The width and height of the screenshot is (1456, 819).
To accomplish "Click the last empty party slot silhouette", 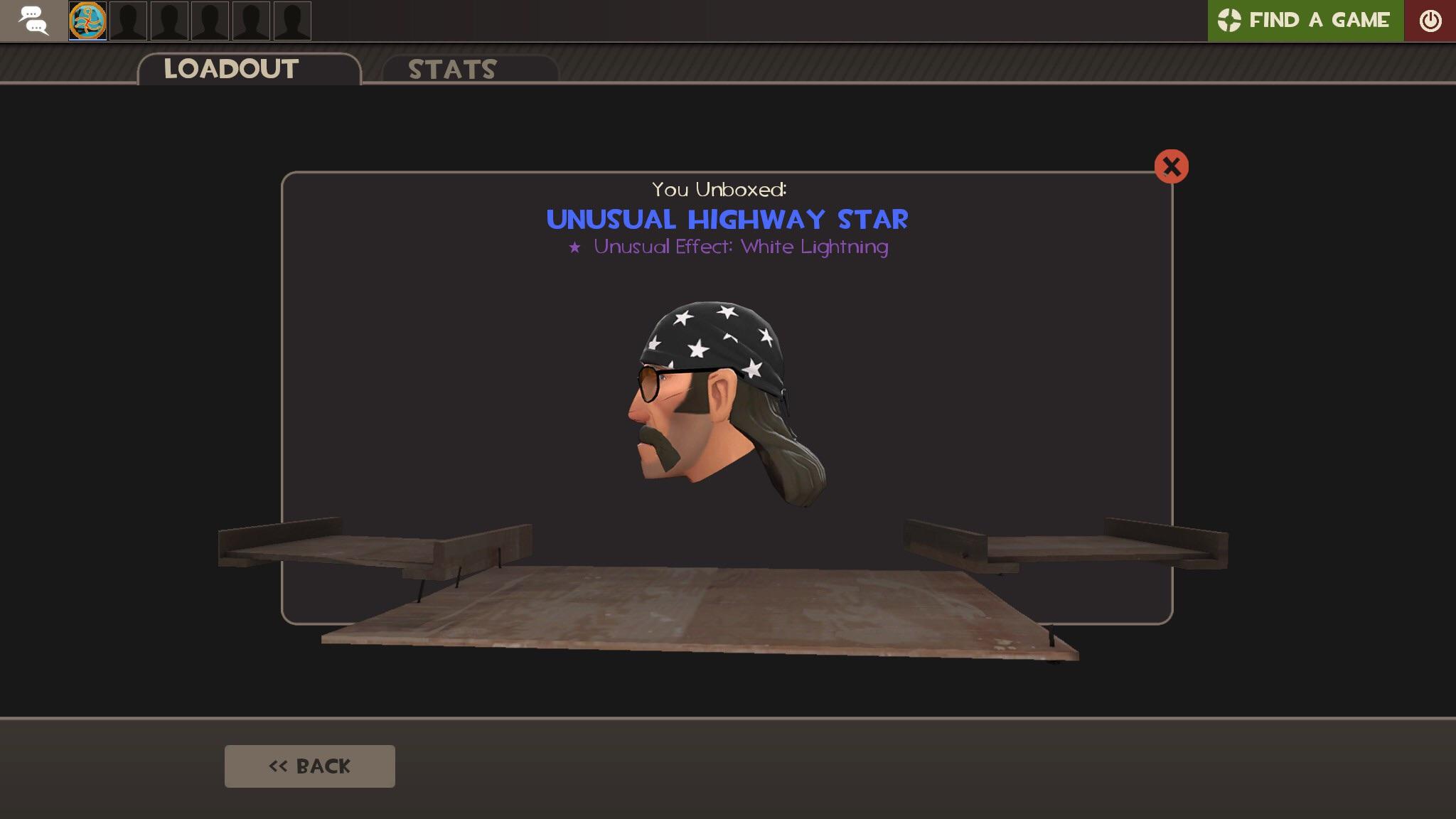I will tap(293, 21).
